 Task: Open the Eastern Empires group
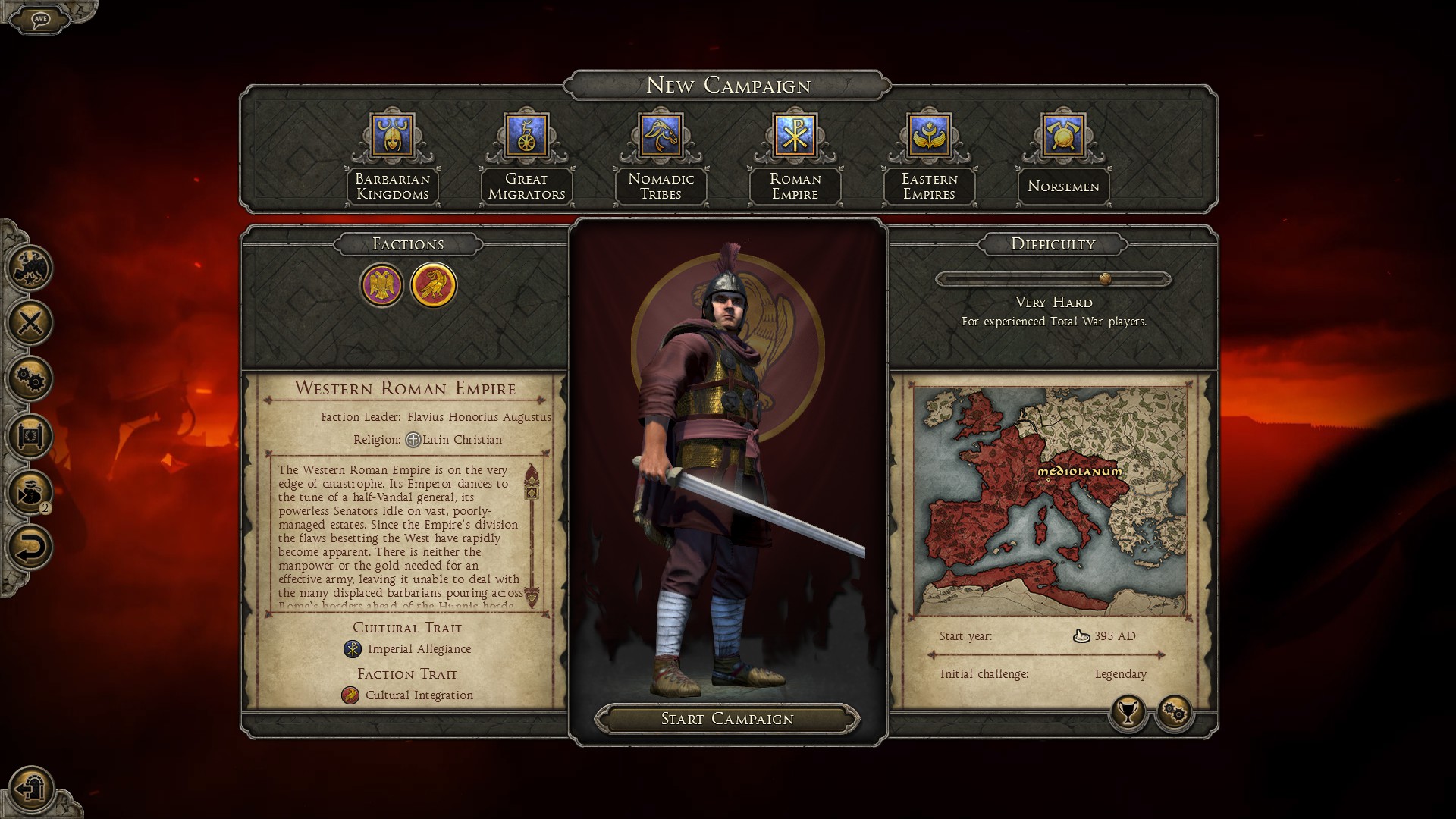(x=929, y=136)
